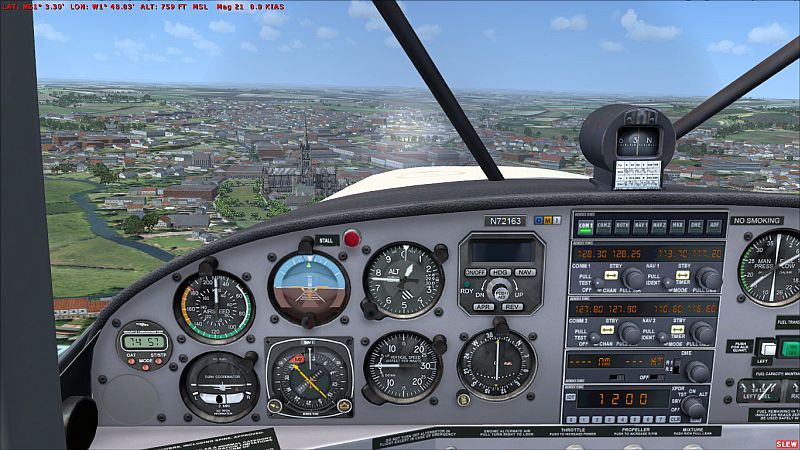800x450 pixels.
Task: Activate autopilot HDG mode
Action: [x=500, y=272]
